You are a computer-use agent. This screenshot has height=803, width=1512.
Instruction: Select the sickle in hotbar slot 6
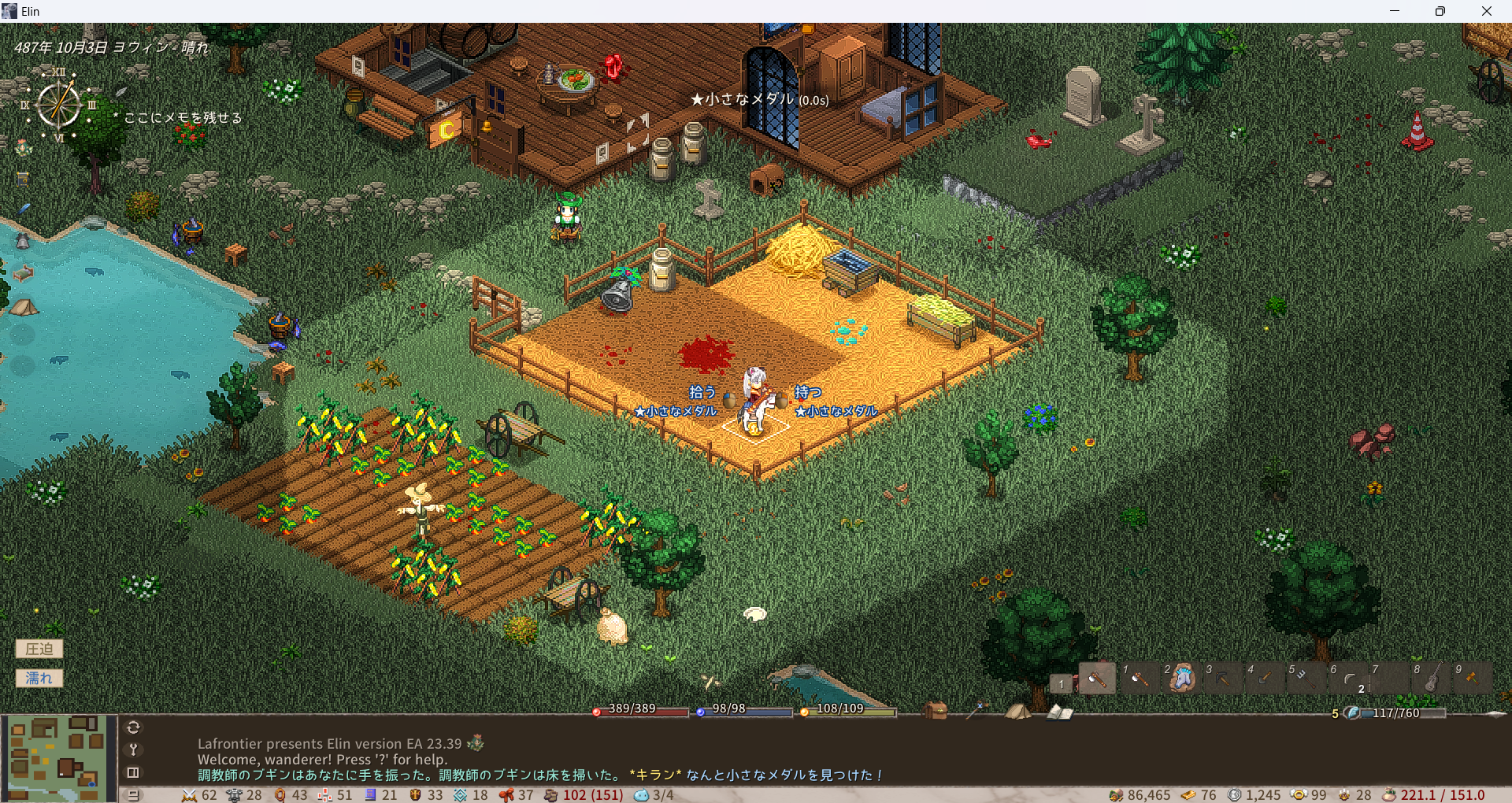point(1347,678)
